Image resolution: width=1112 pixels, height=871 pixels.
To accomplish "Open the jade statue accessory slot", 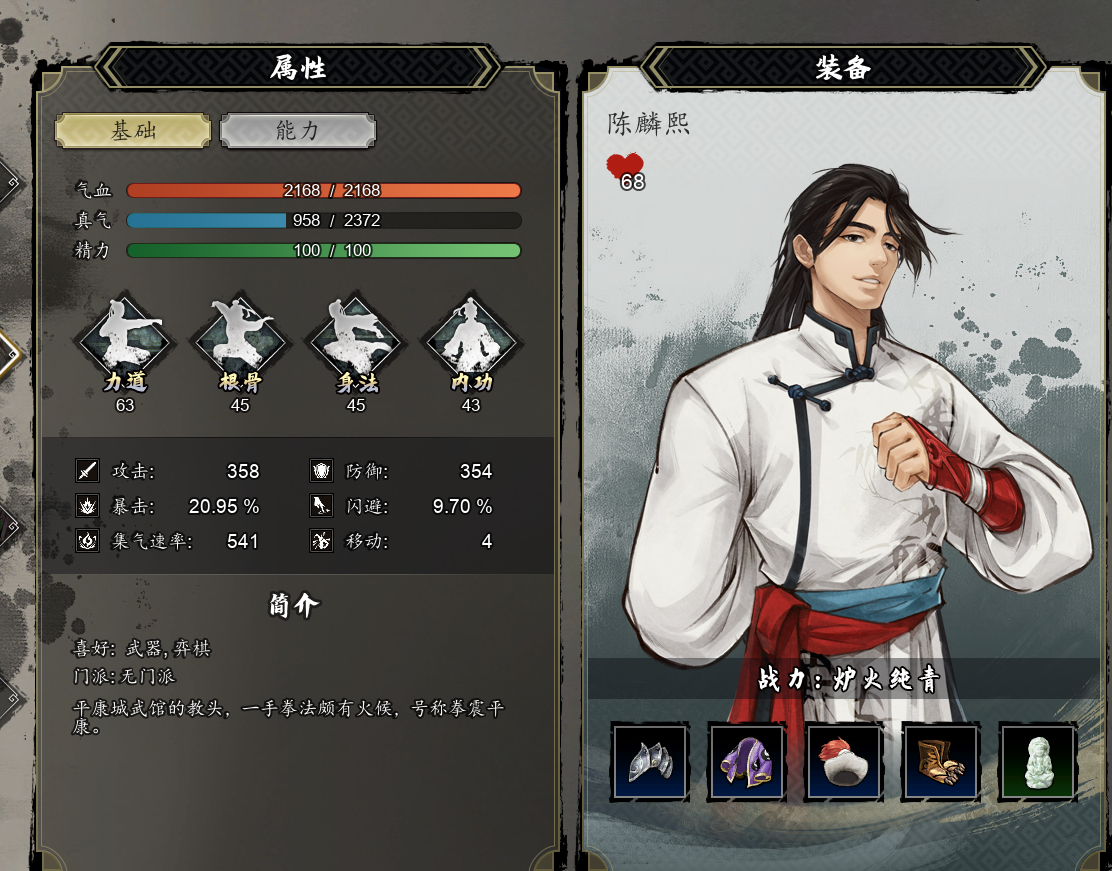I will pos(1038,762).
